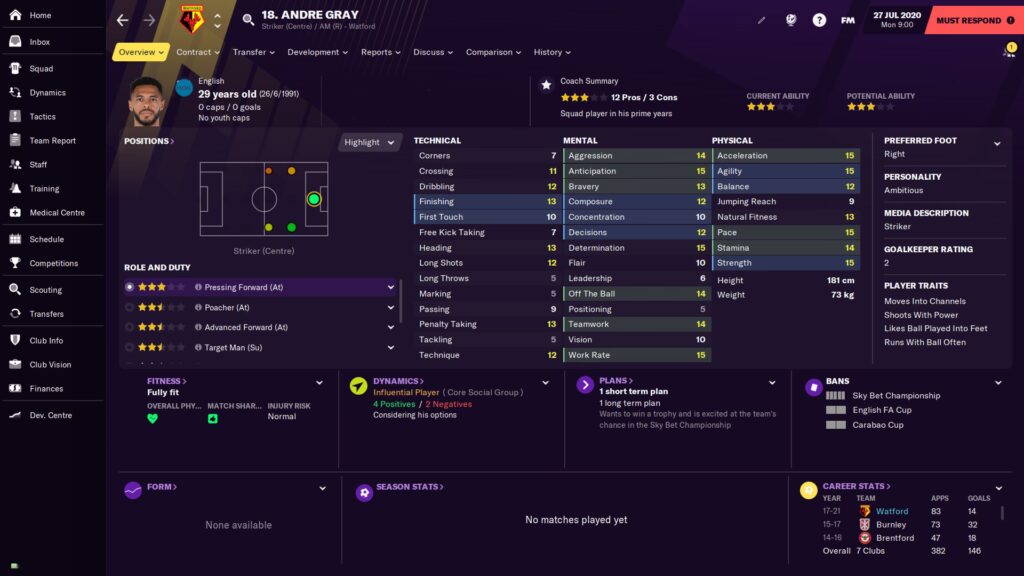Go back with the left arrow button

tap(123, 20)
